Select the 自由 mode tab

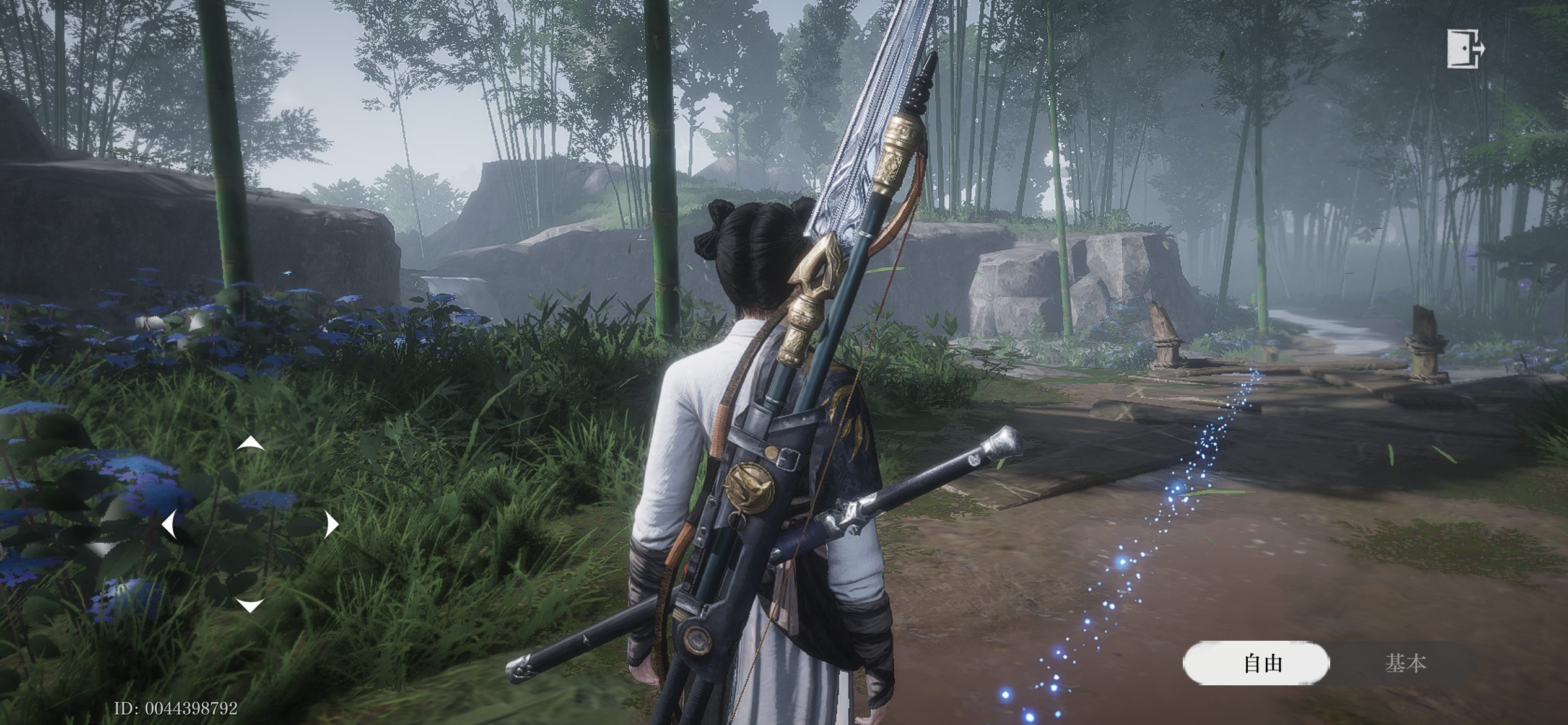tap(1256, 663)
